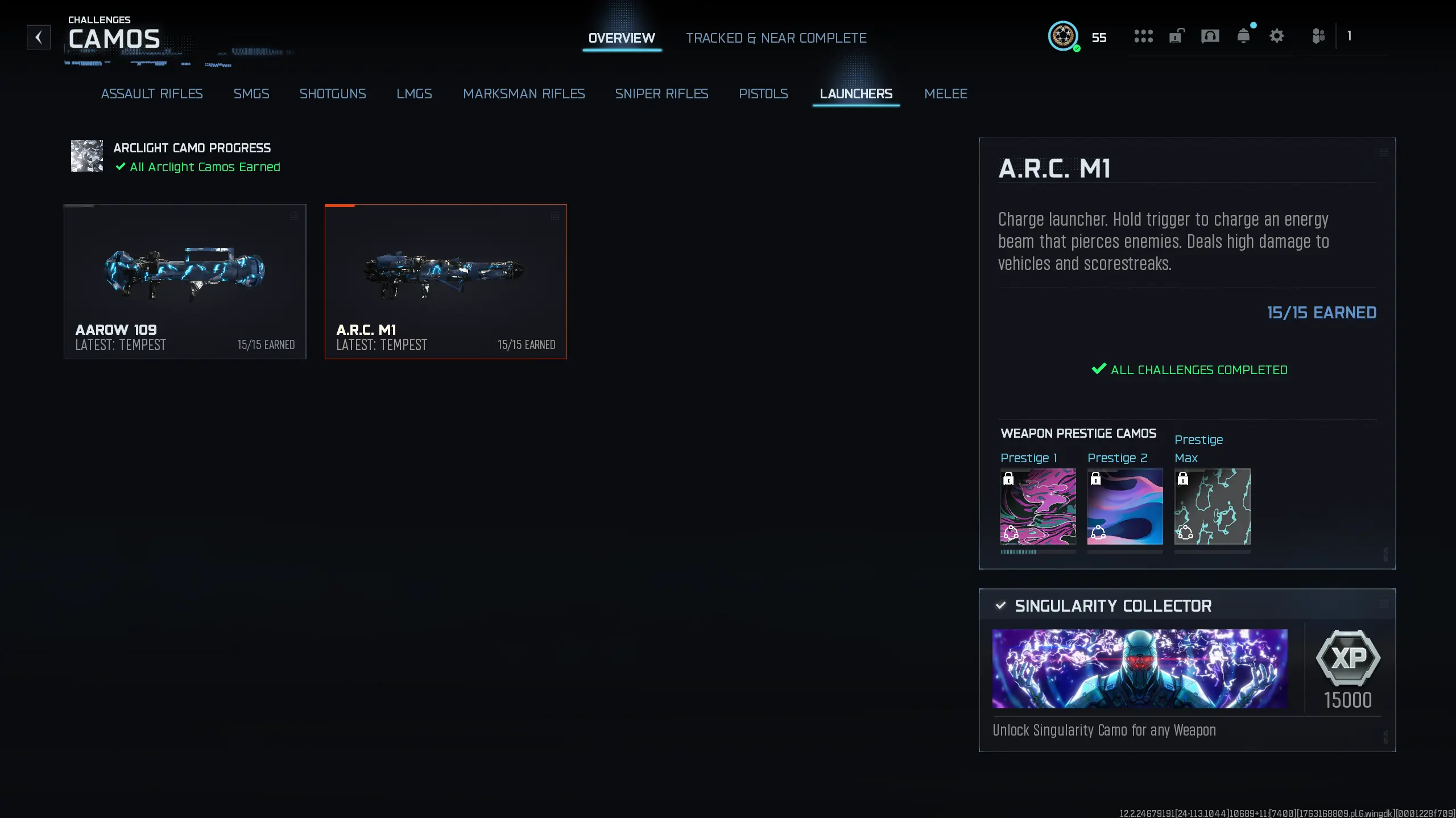Open the notifications bell

1244,36
